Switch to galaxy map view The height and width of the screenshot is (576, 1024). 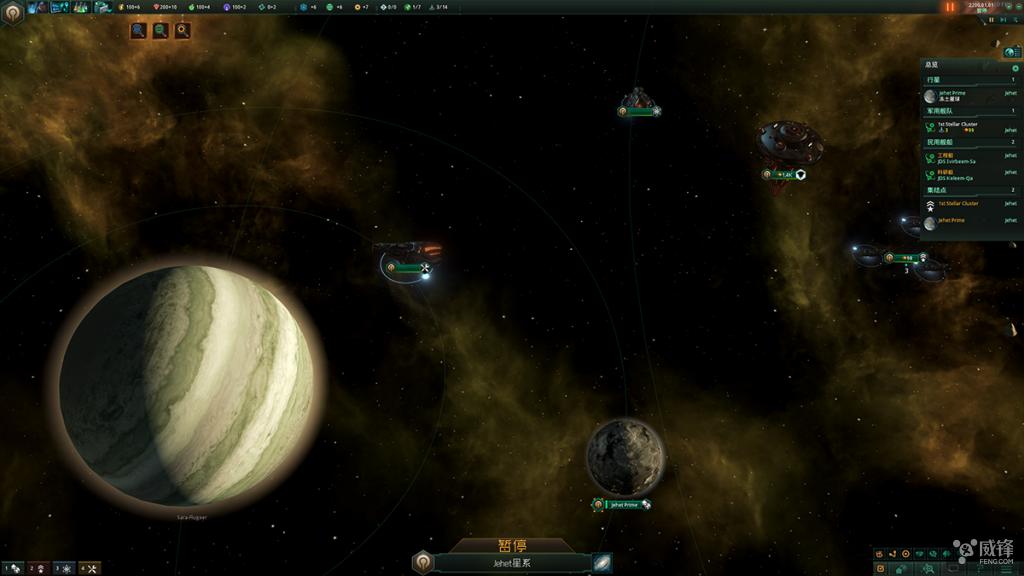(601, 563)
